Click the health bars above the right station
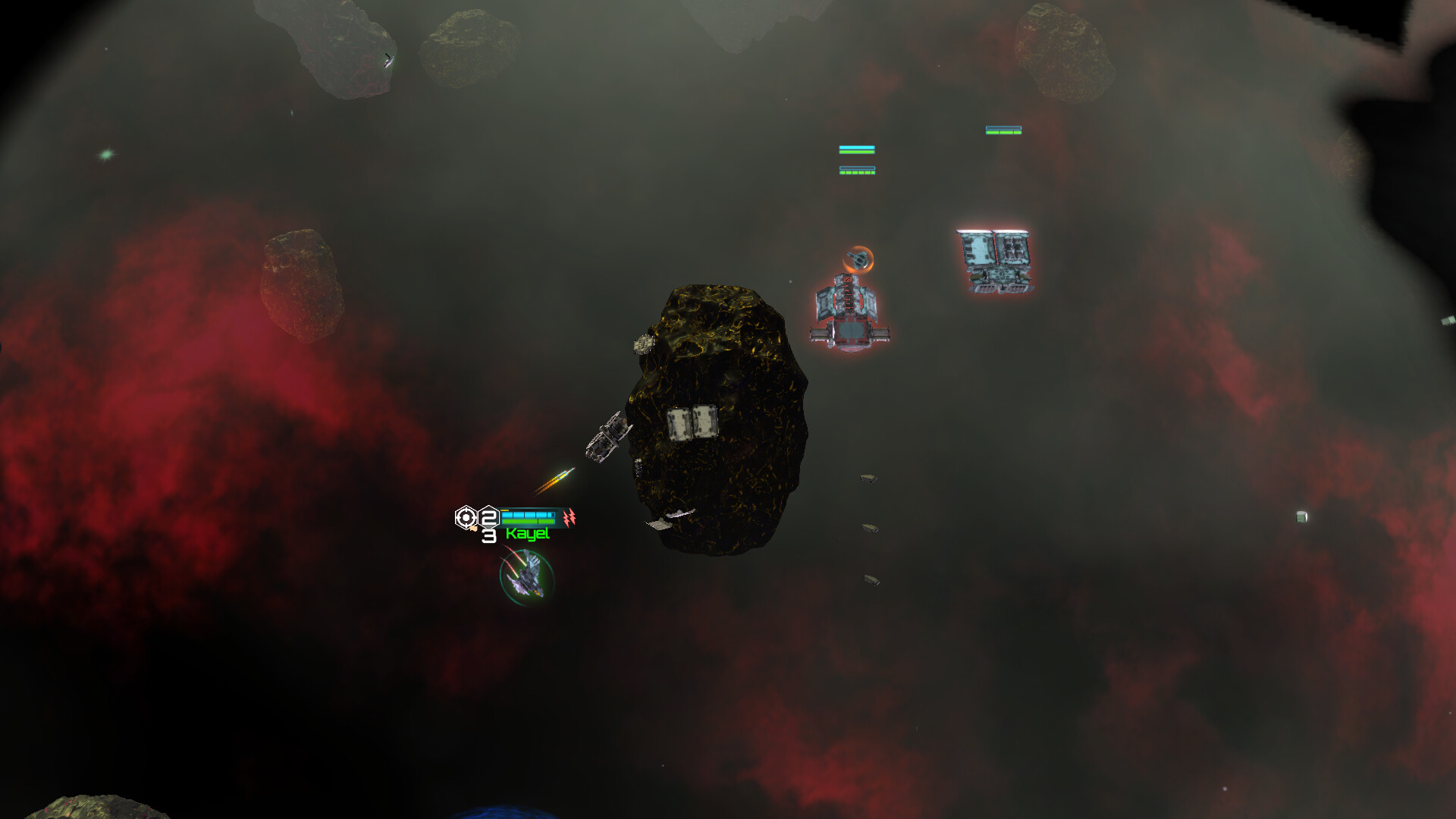 click(1005, 129)
